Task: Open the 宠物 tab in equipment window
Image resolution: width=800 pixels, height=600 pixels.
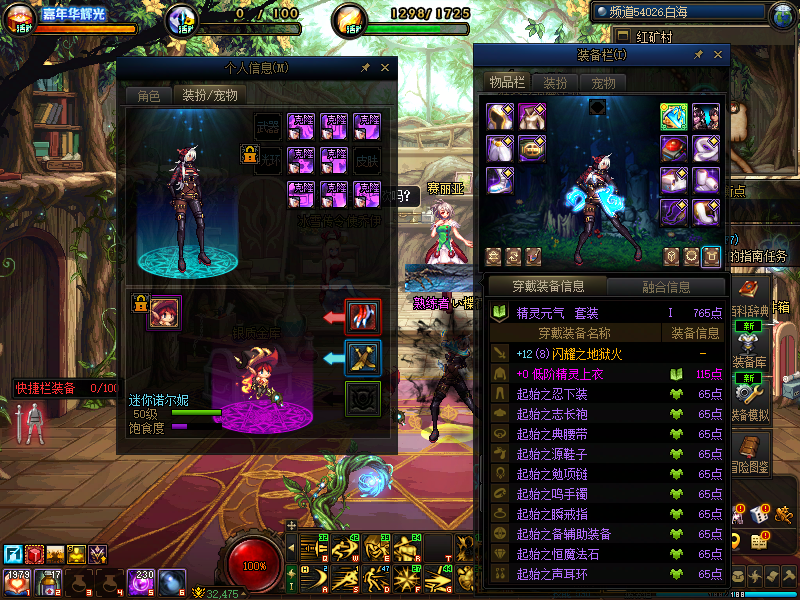Action: pos(603,83)
